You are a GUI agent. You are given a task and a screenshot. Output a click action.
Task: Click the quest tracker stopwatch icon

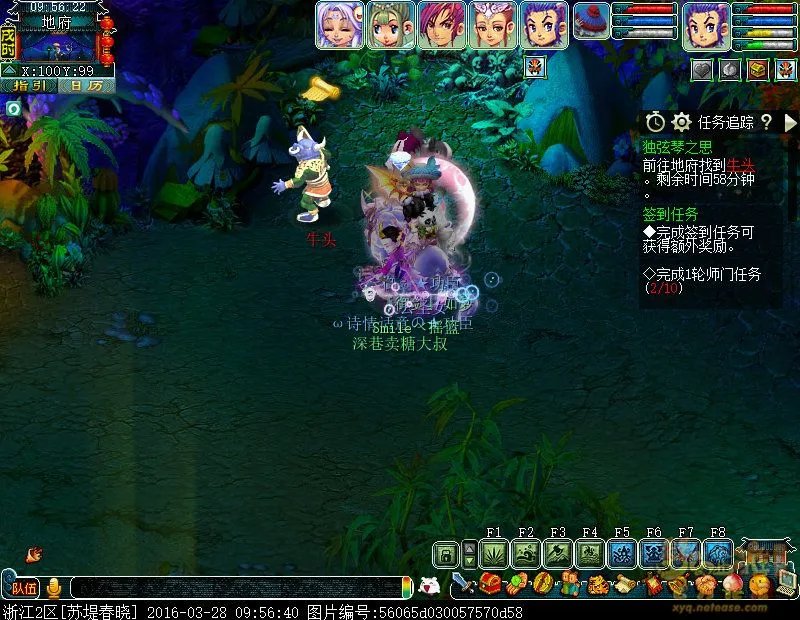(x=655, y=122)
